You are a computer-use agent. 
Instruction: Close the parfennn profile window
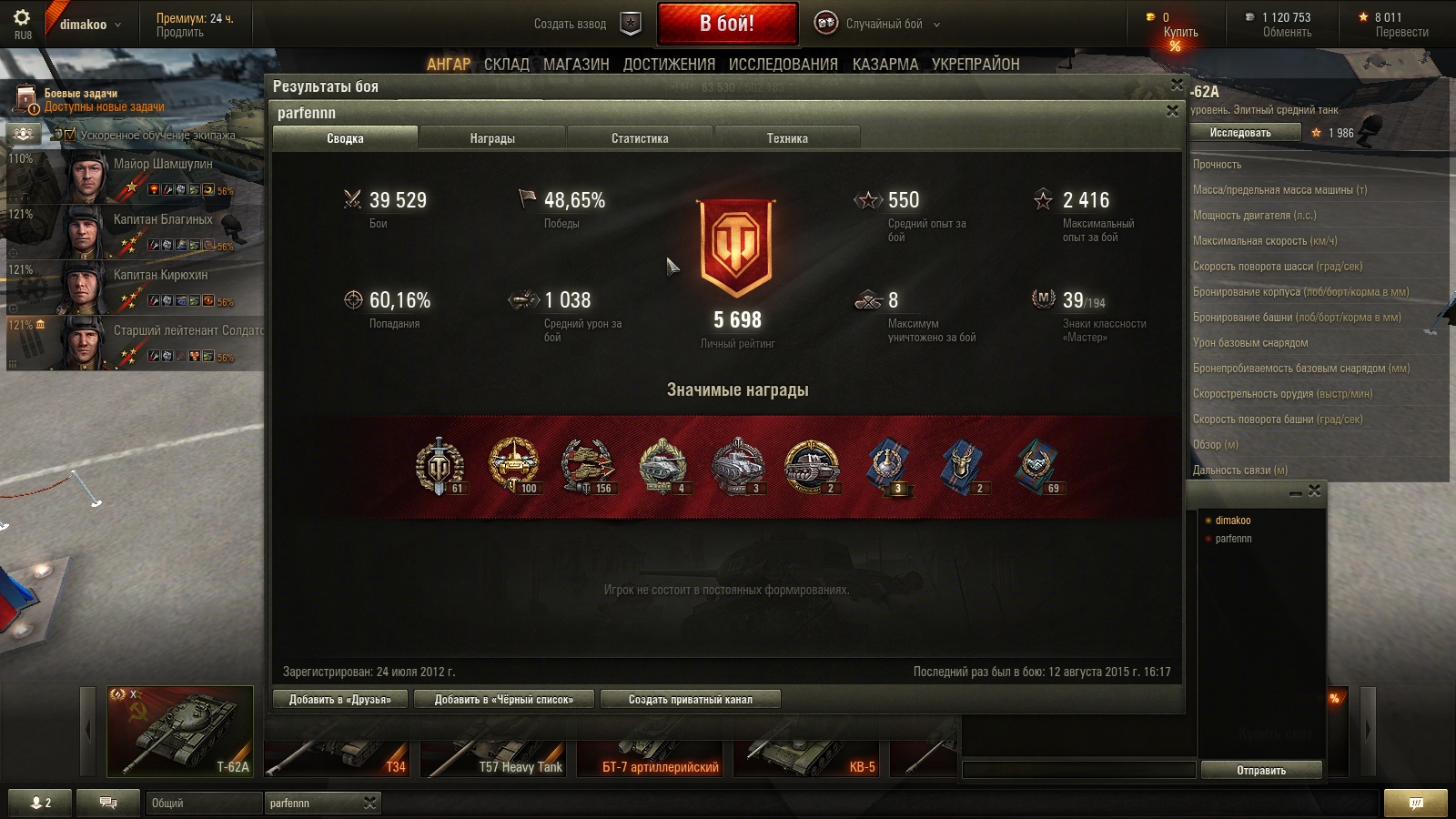click(1172, 111)
